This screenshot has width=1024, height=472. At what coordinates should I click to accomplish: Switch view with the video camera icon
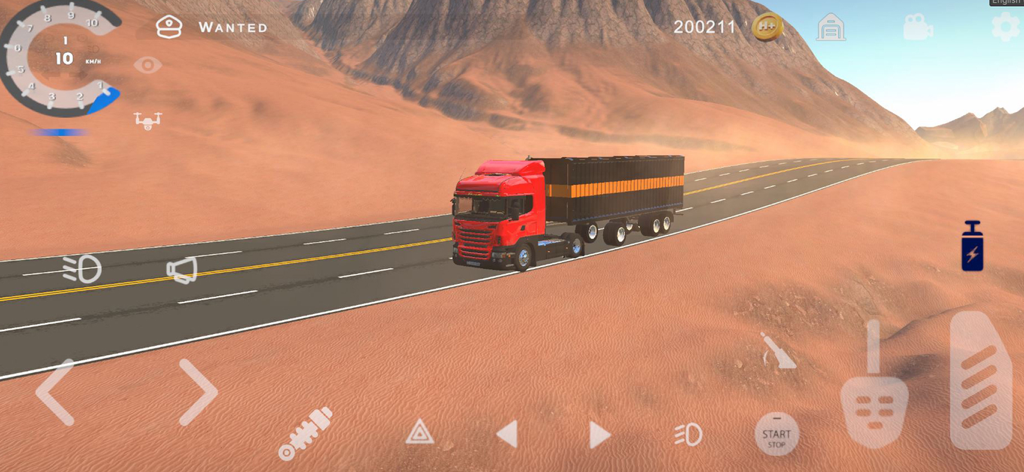pyautogui.click(x=917, y=28)
